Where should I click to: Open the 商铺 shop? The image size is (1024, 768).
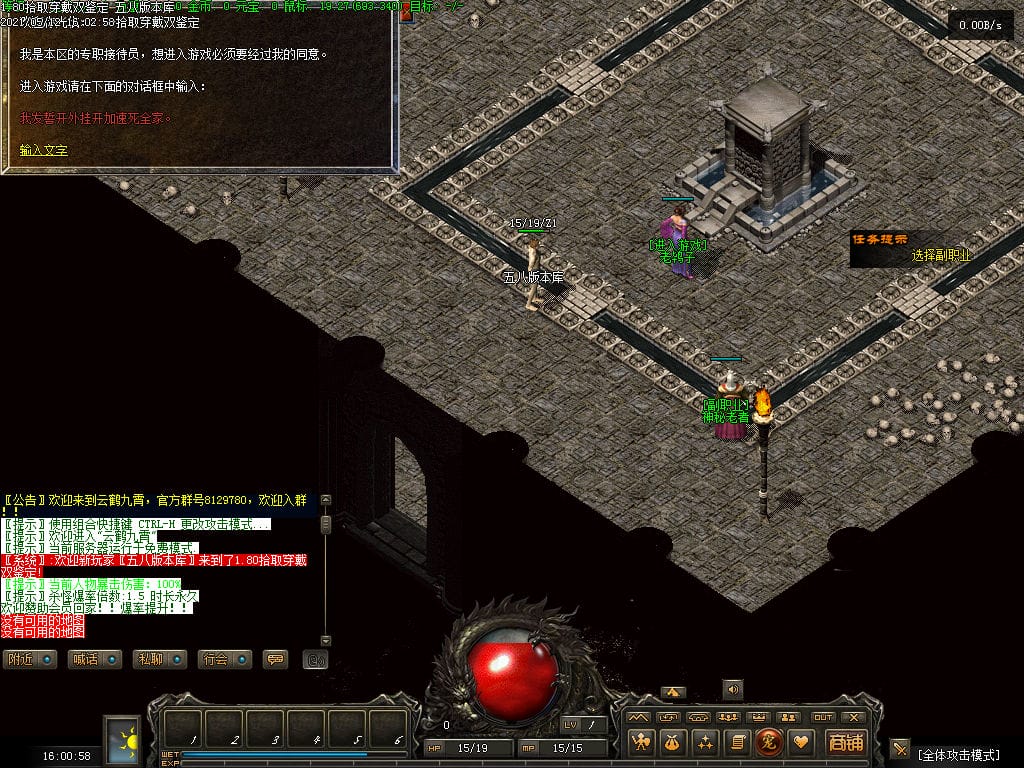tap(844, 742)
